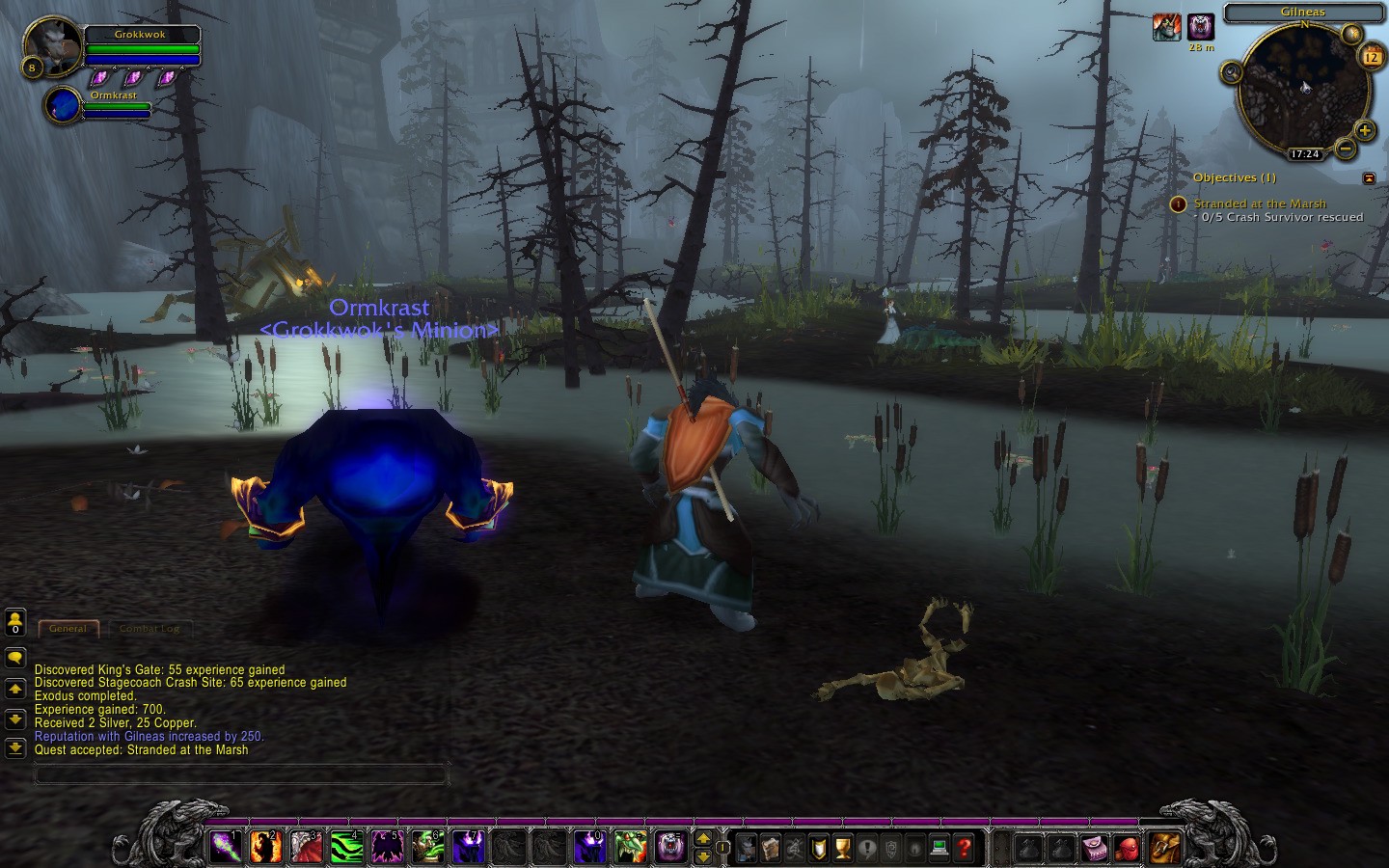Zoom in the minimap with the plus button

pos(1364,130)
